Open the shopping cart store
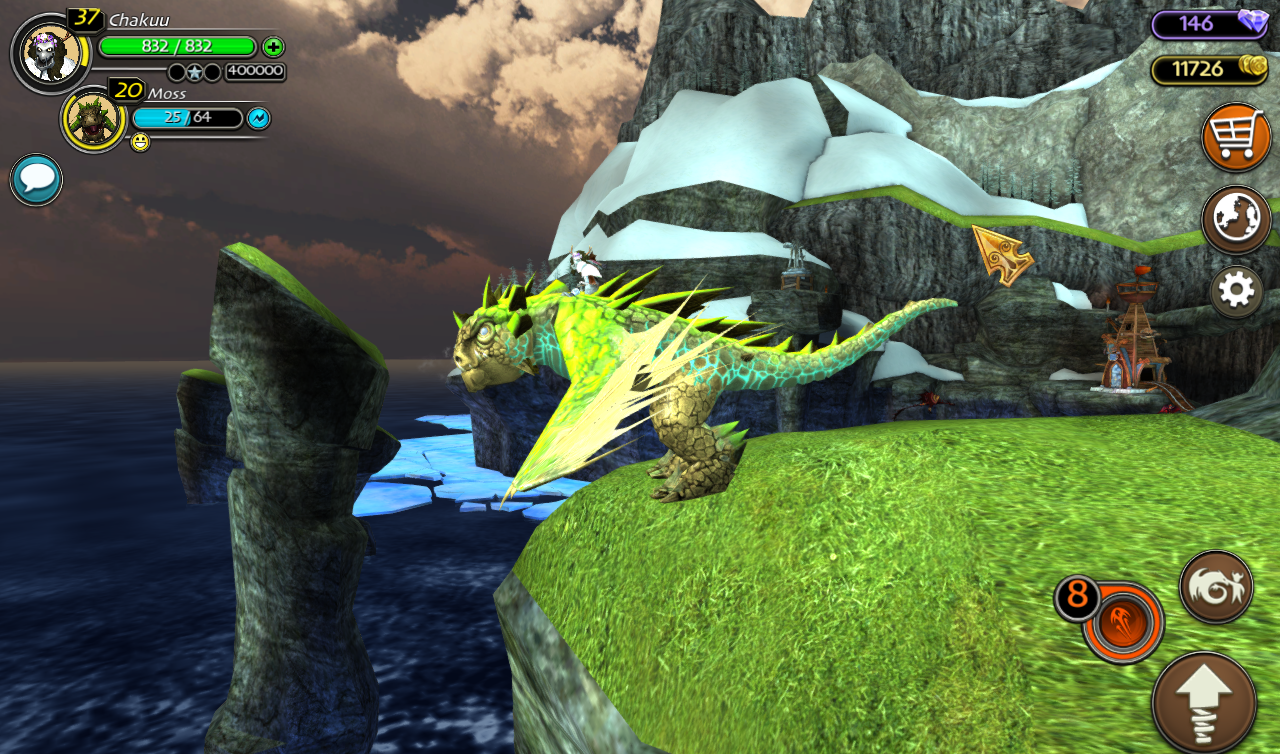This screenshot has height=754, width=1280. [1236, 137]
